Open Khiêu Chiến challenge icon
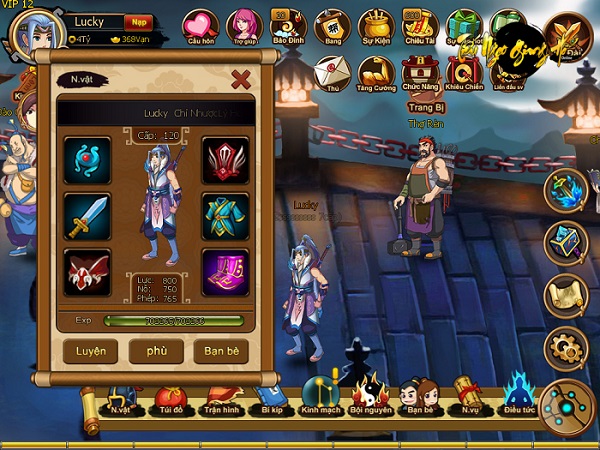600x450 pixels. [x=463, y=73]
